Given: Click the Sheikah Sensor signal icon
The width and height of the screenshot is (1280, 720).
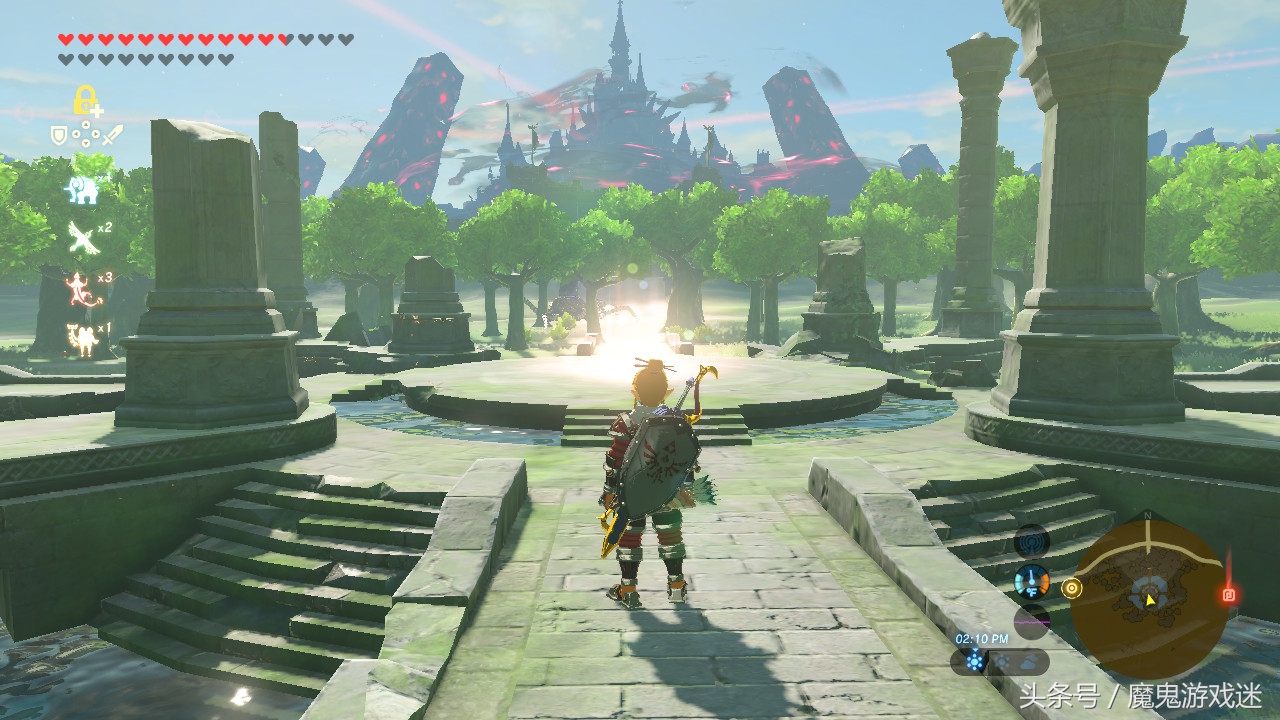Looking at the screenshot, I should (1031, 542).
